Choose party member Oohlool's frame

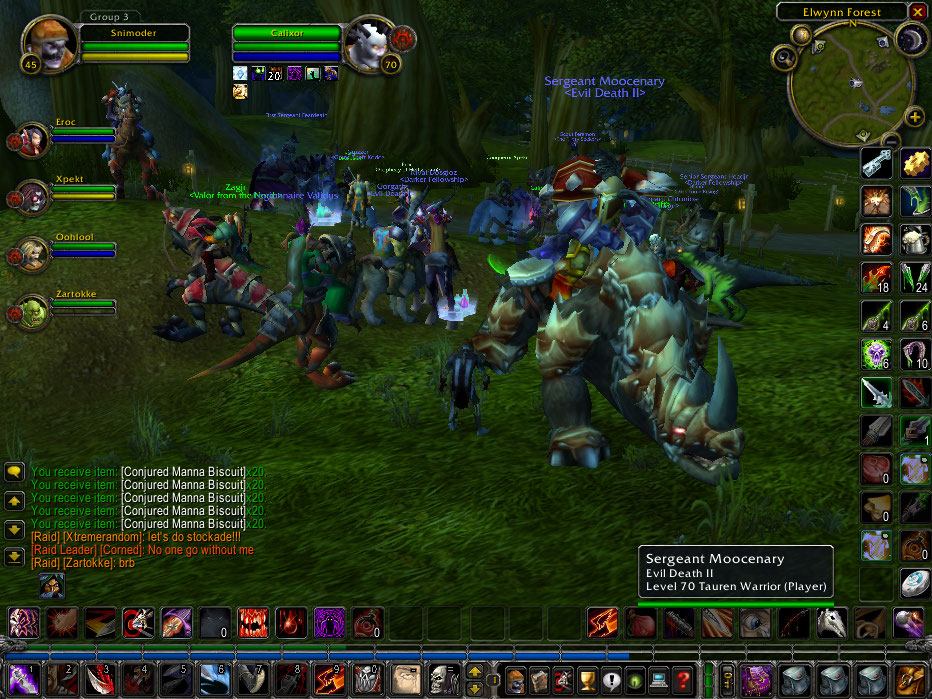(x=35, y=253)
